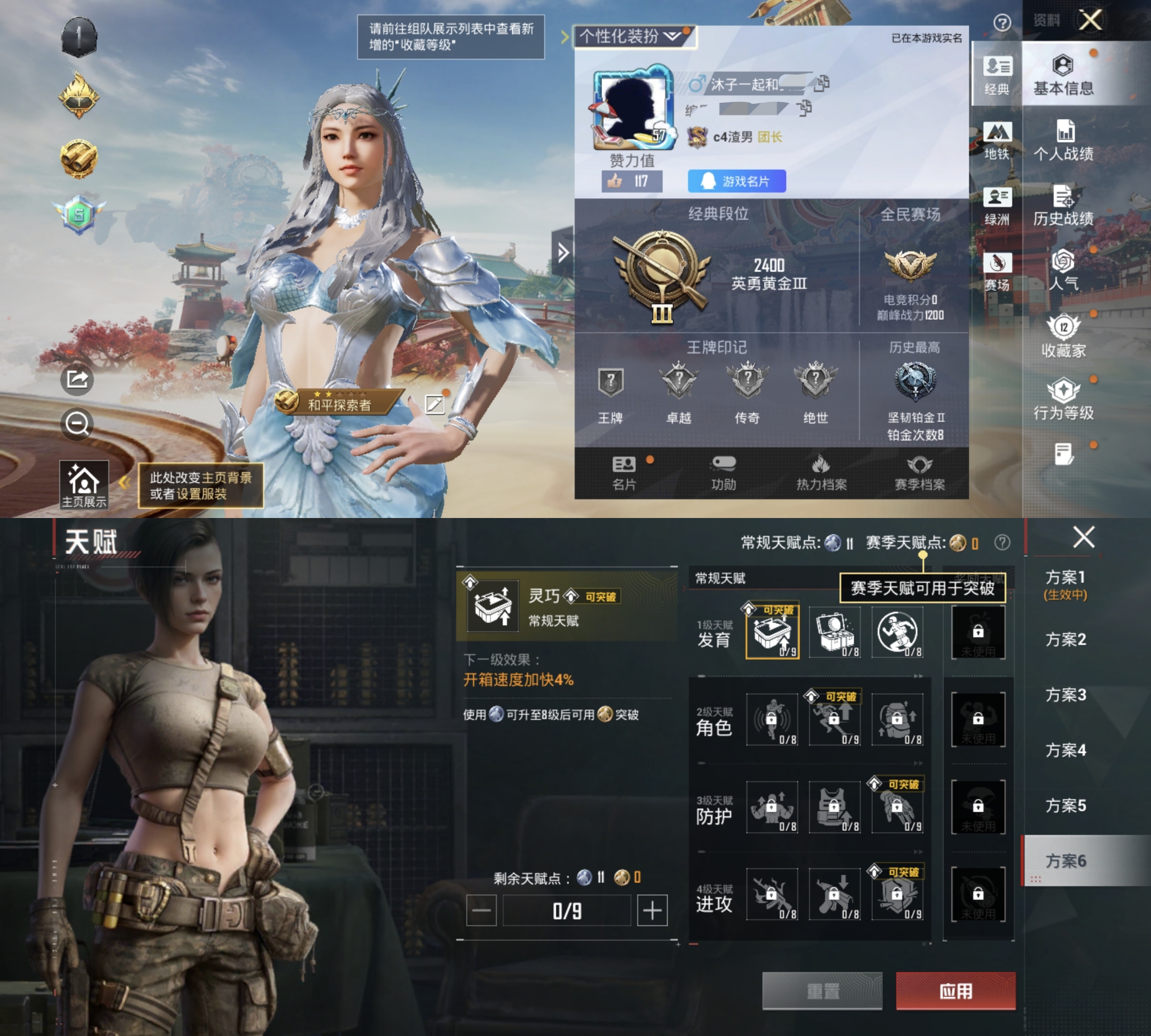Switch to the 功勋 merit tab
Image resolution: width=1151 pixels, height=1036 pixels.
pyautogui.click(x=724, y=473)
